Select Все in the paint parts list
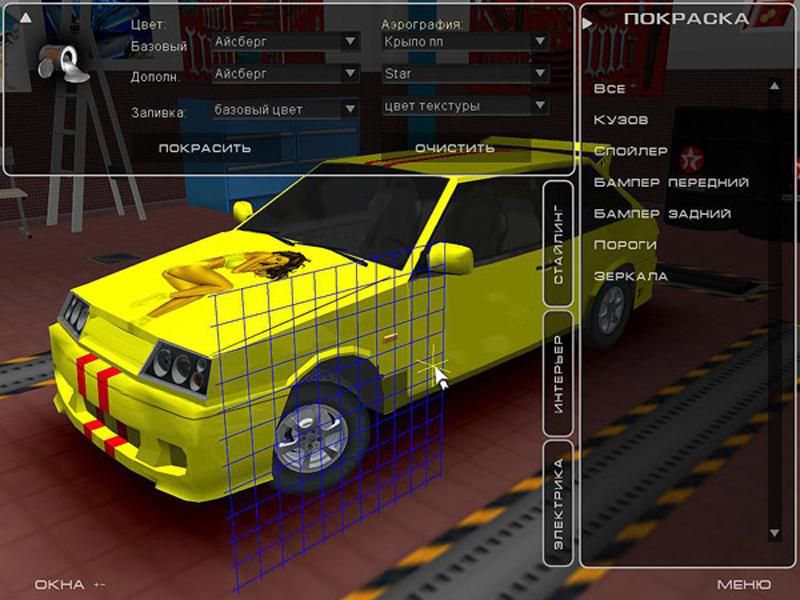Image resolution: width=800 pixels, height=600 pixels. point(609,89)
